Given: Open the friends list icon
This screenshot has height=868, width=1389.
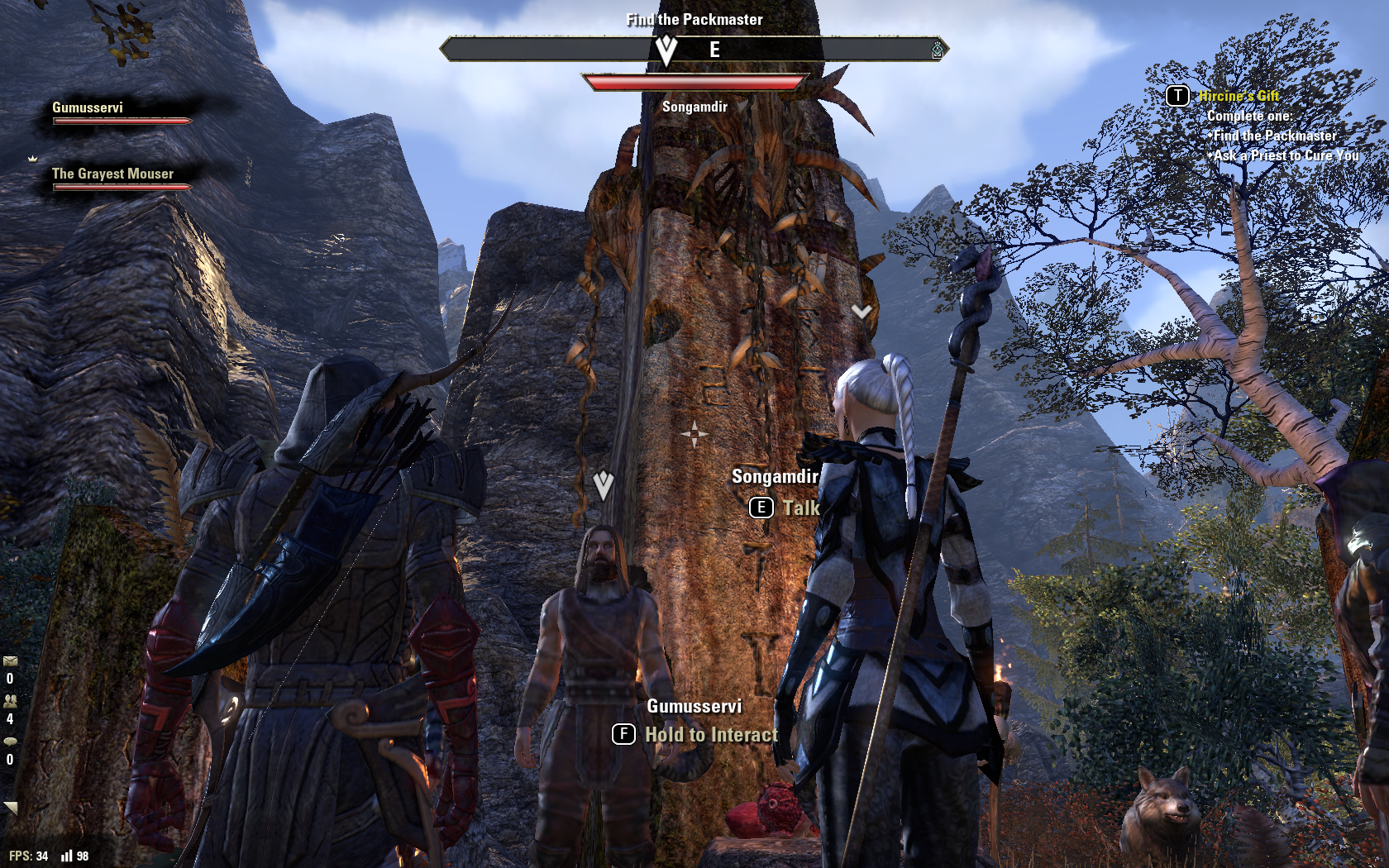Looking at the screenshot, I should click(x=10, y=701).
